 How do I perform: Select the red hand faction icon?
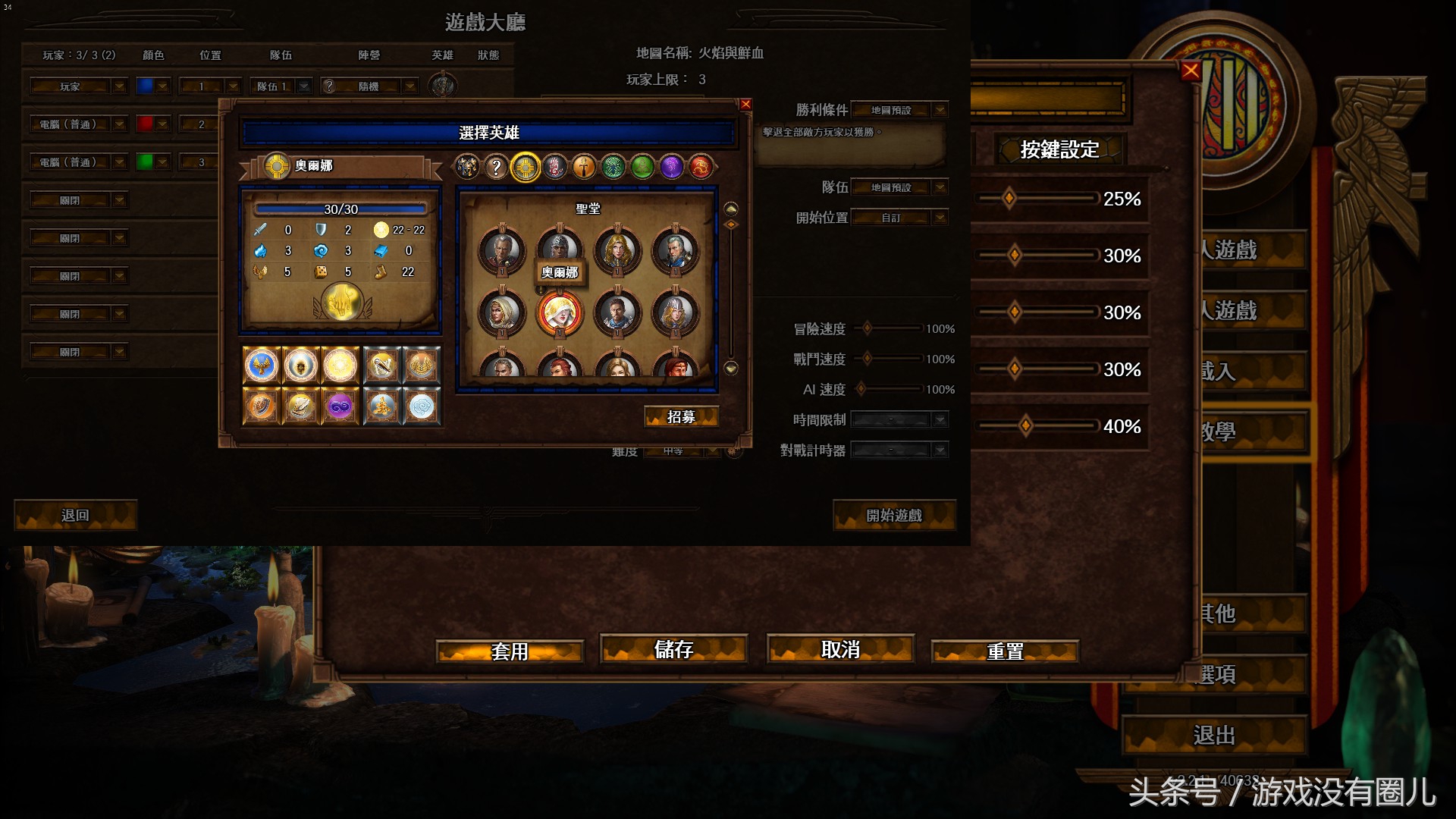[x=554, y=167]
